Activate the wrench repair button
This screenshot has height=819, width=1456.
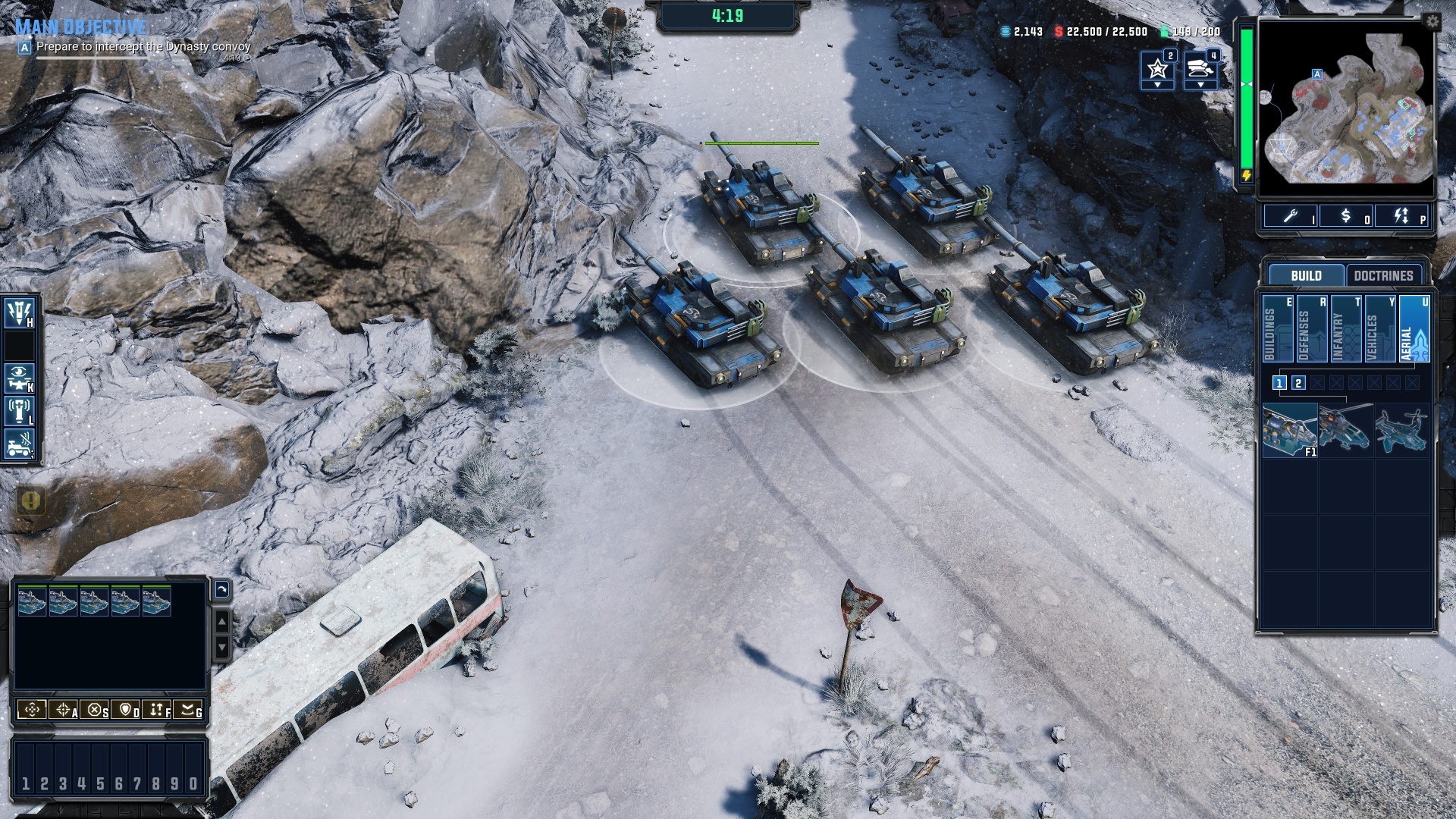[1291, 216]
